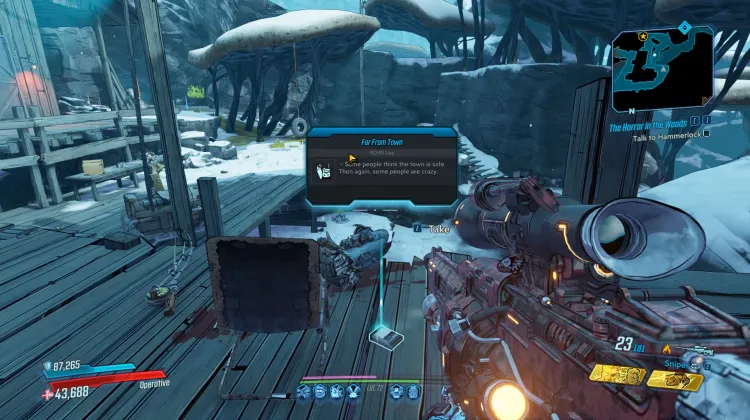
Task: Choose the right yellow weapon slot
Action: [x=675, y=379]
